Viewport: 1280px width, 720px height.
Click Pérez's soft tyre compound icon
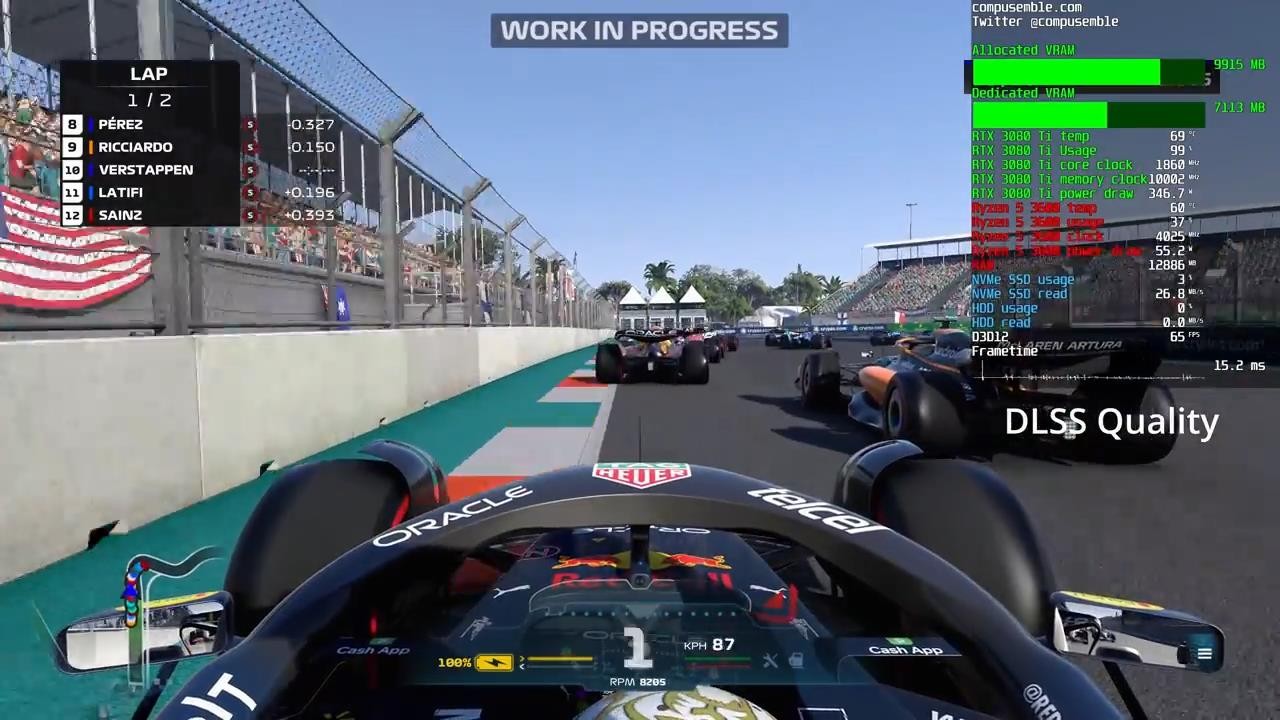point(249,124)
